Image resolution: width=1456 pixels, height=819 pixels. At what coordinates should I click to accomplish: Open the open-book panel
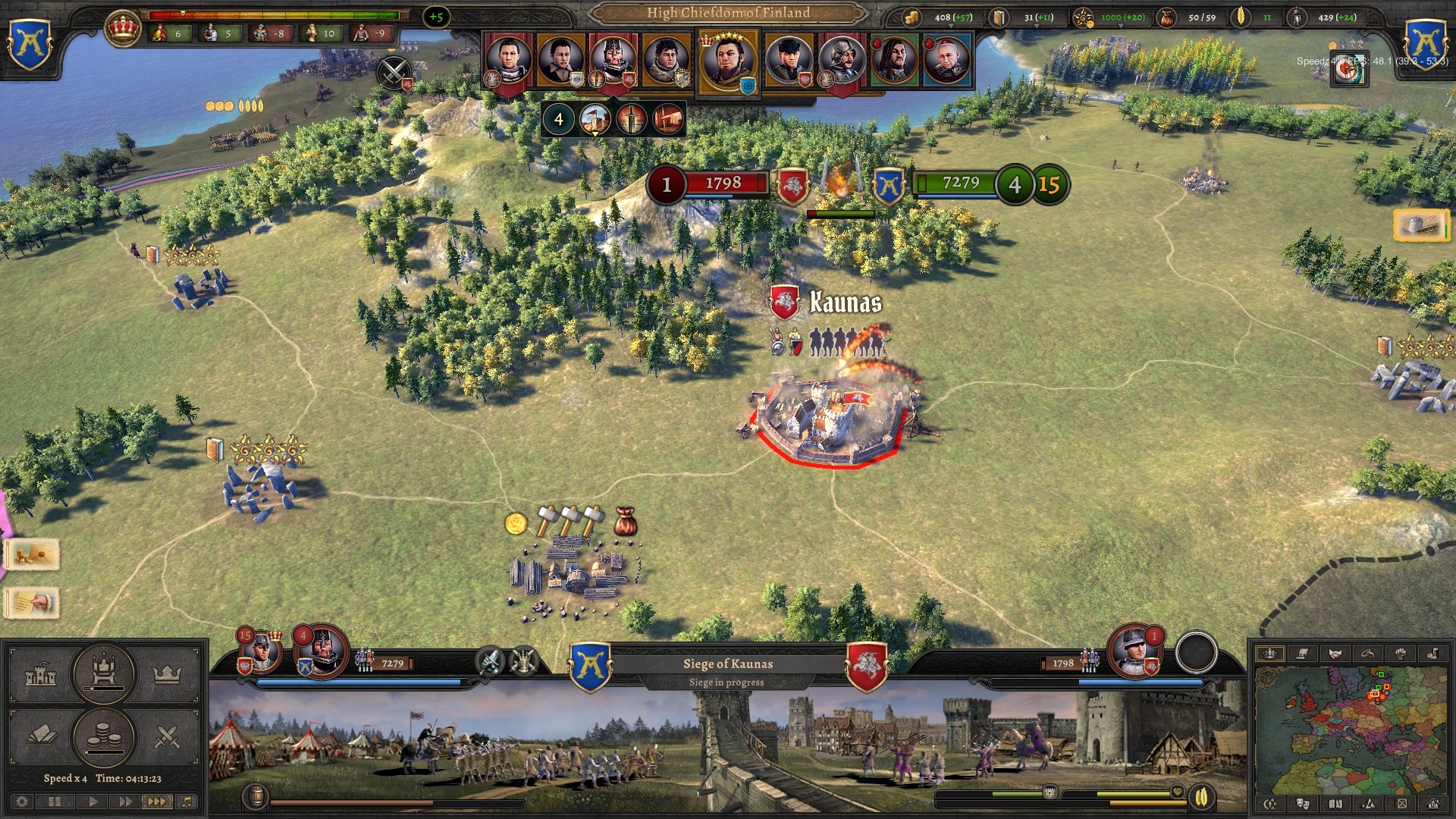click(x=41, y=736)
